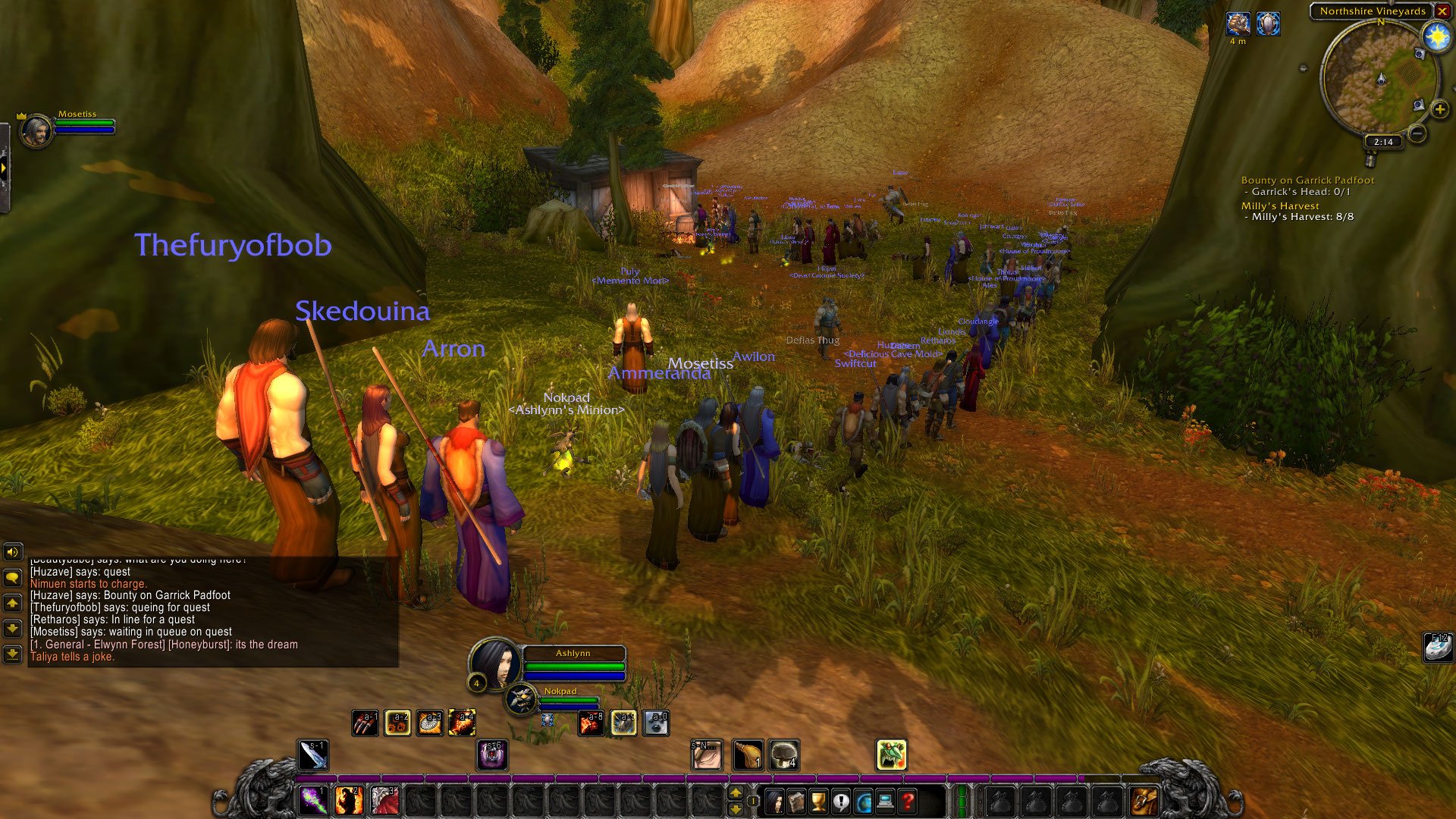The image size is (1456, 819).
Task: Close the minimap with the red X
Action: (1442, 11)
